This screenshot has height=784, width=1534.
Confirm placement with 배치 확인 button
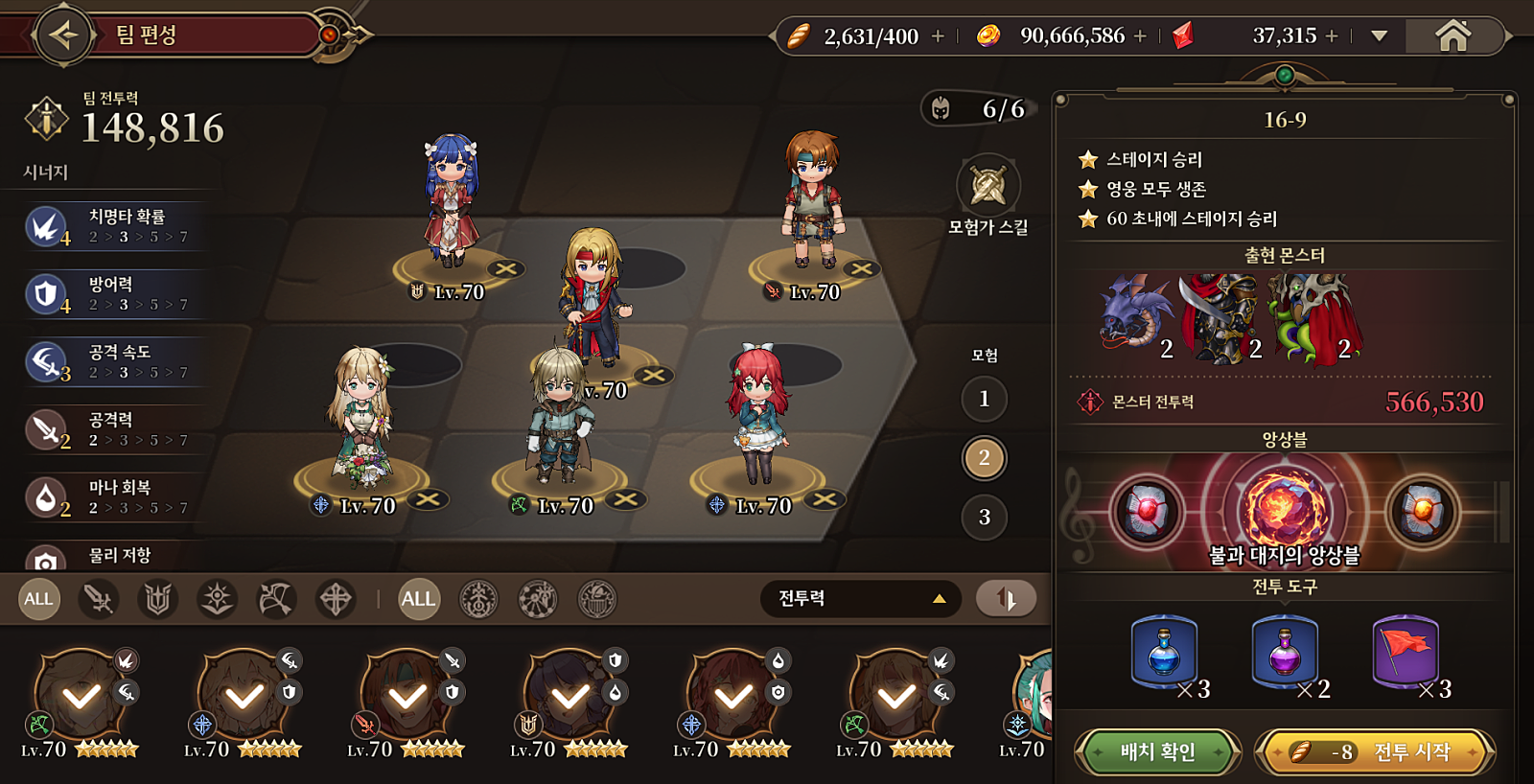pos(1157,752)
